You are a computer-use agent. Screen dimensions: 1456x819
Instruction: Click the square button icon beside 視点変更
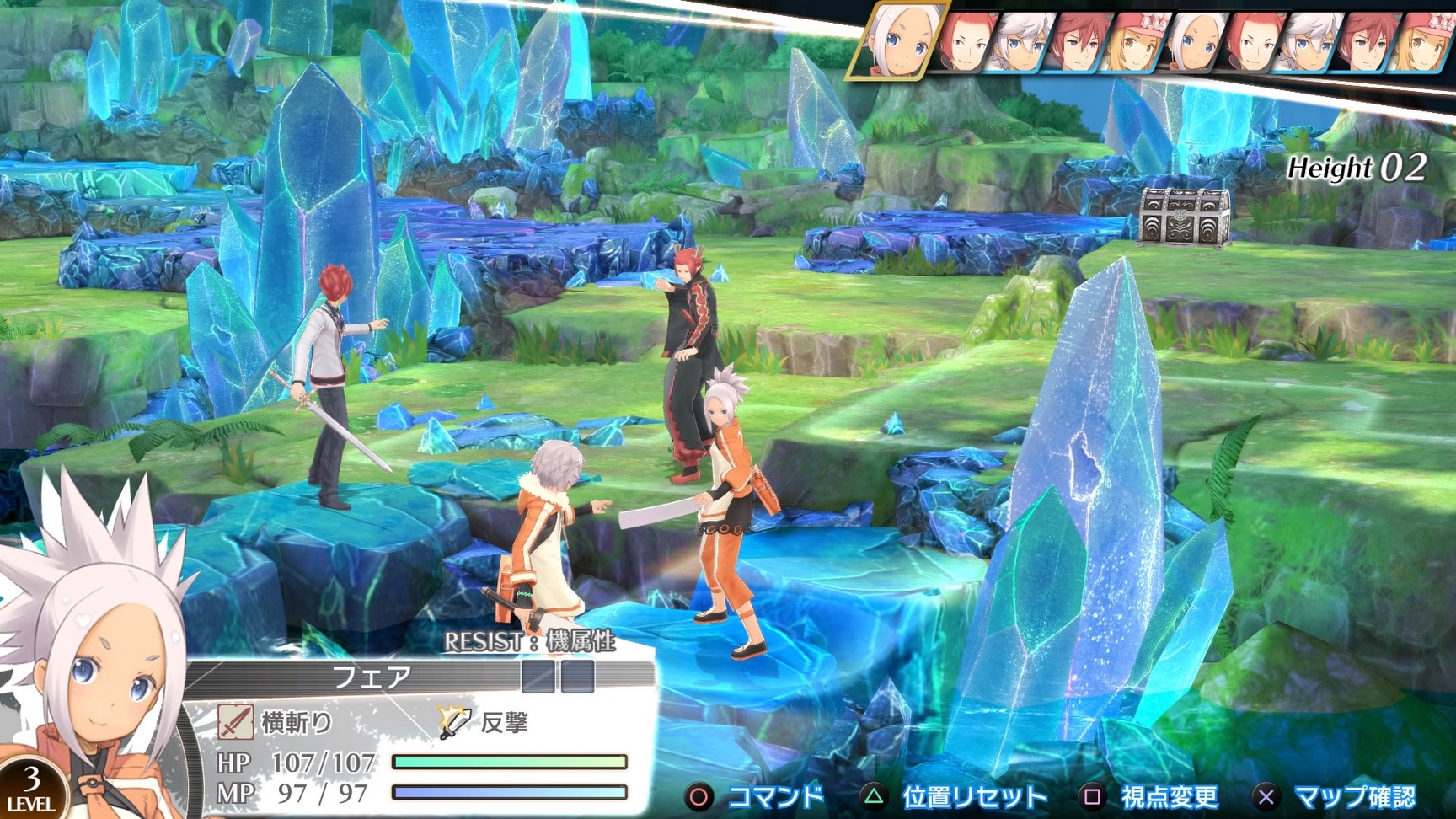[x=1092, y=795]
